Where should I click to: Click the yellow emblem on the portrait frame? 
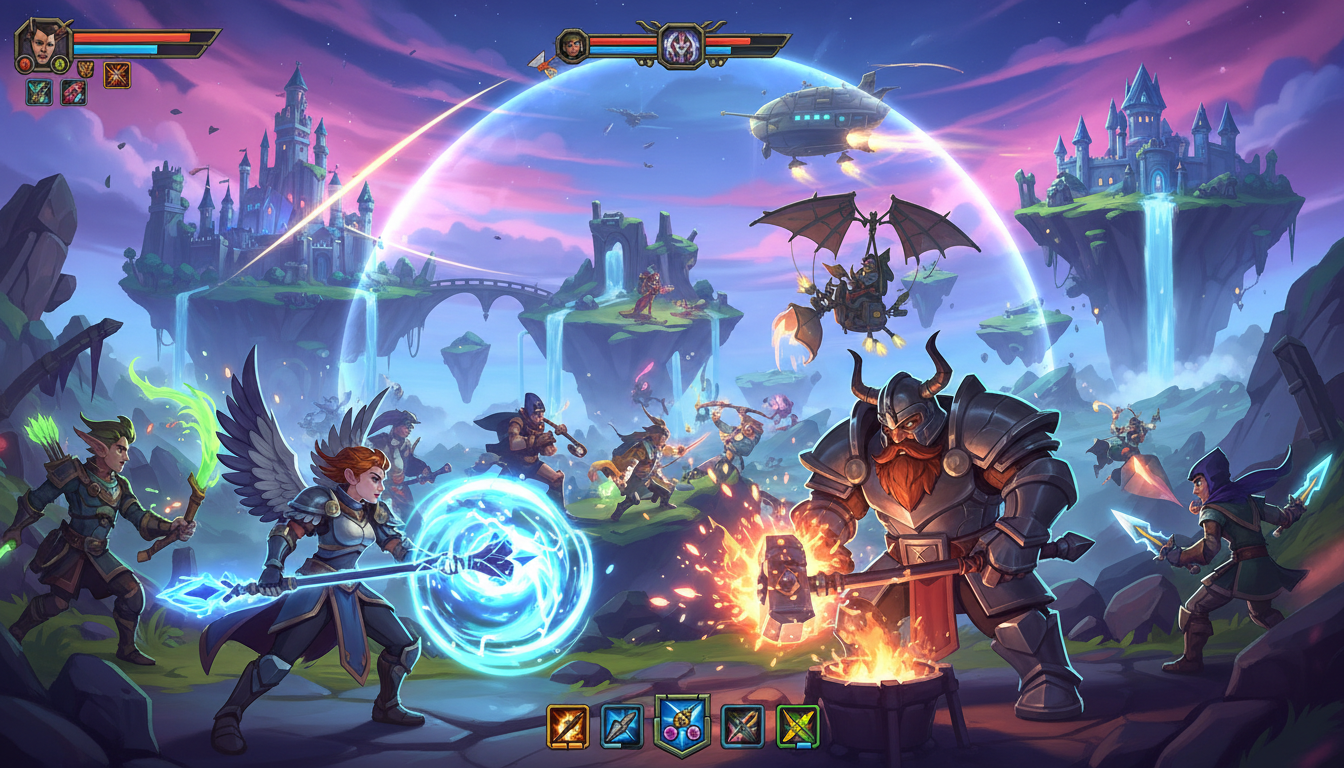60,65
